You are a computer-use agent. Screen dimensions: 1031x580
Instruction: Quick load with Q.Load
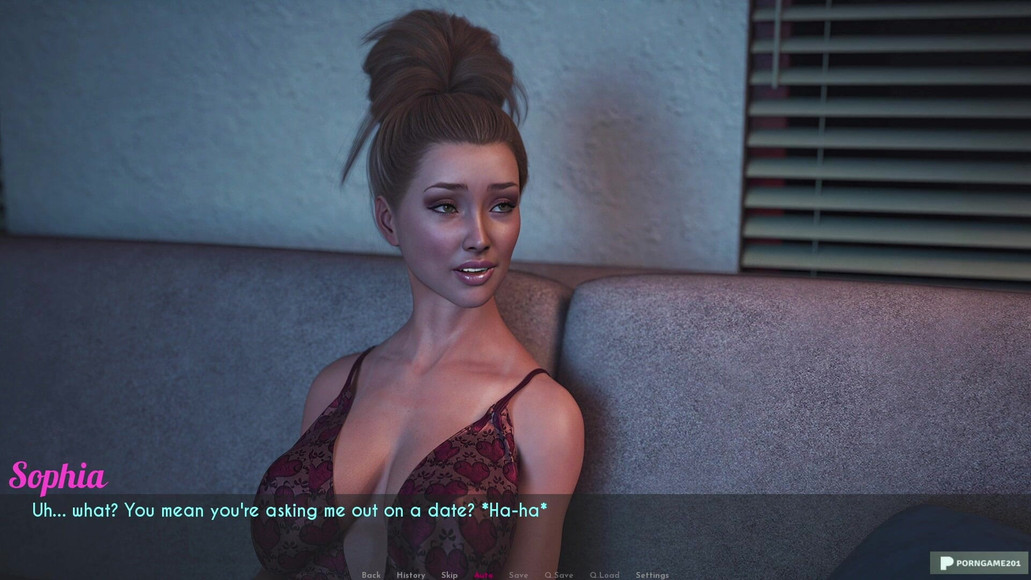pyautogui.click(x=604, y=575)
